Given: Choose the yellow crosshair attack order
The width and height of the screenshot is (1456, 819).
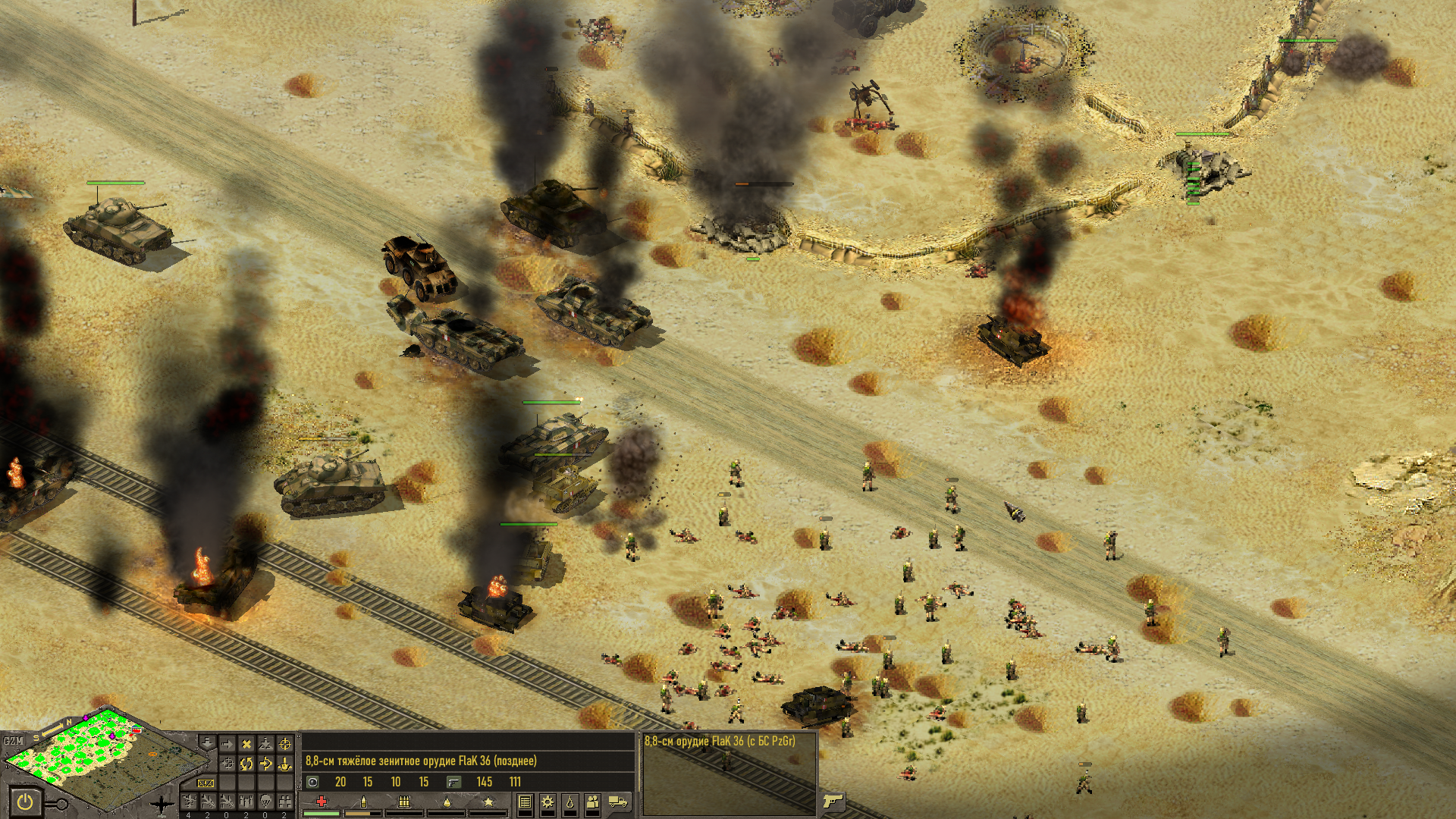Looking at the screenshot, I should click(x=285, y=743).
